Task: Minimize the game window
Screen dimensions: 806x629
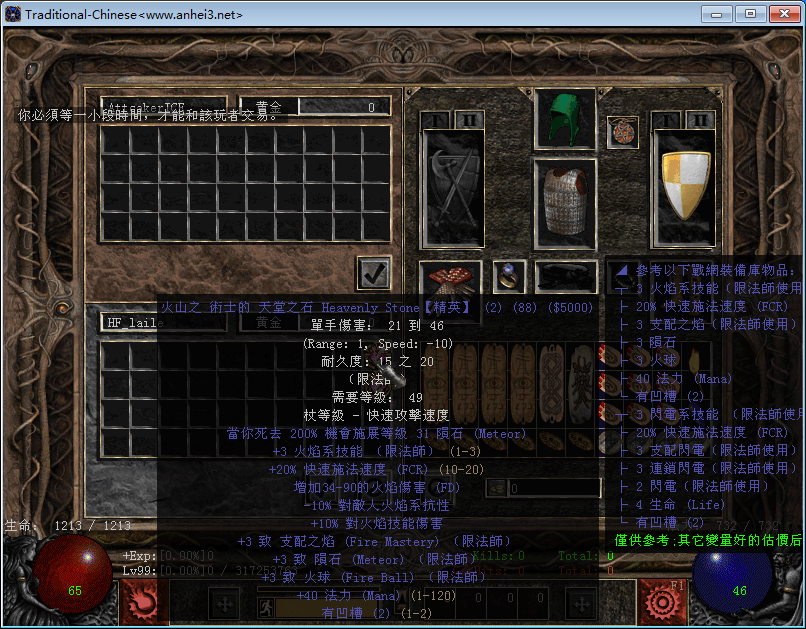Action: click(715, 14)
